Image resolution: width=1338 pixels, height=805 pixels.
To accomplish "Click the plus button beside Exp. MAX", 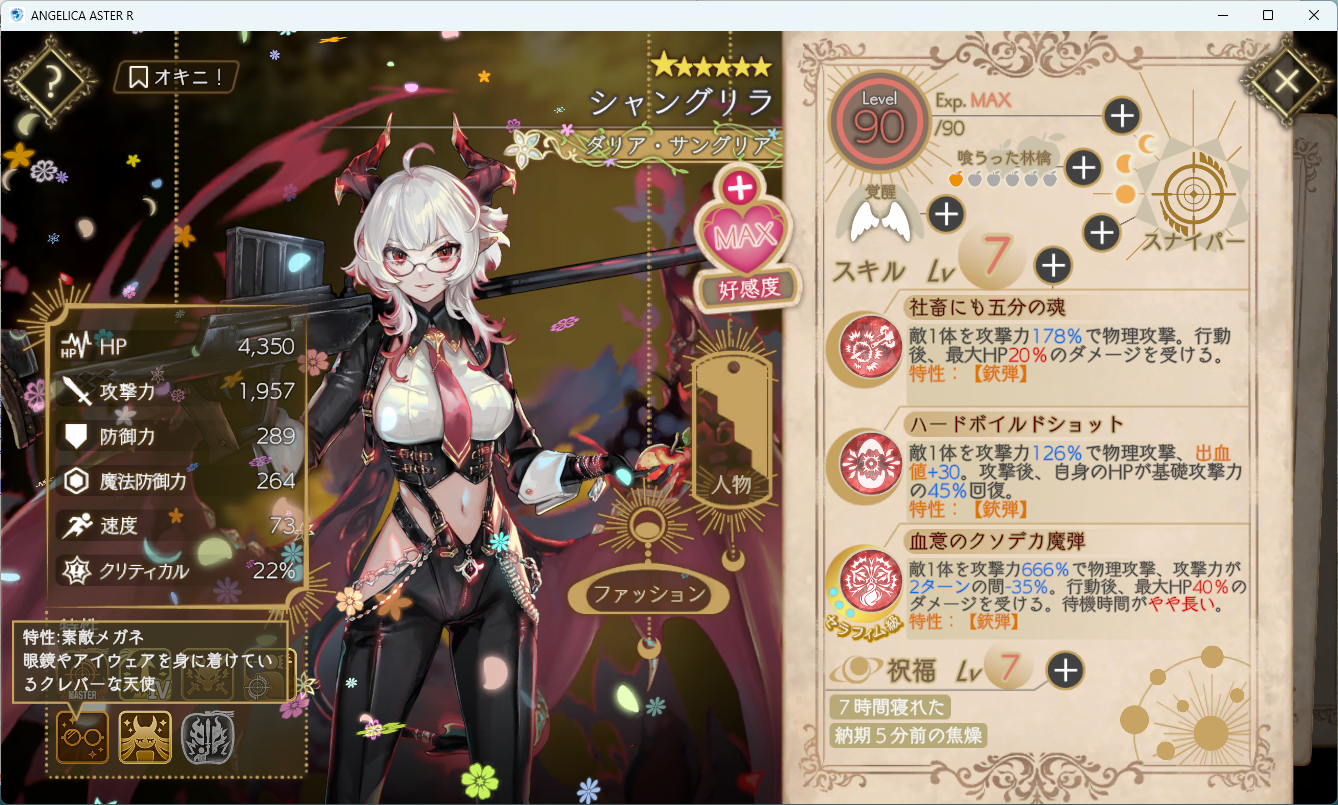I will [1122, 116].
